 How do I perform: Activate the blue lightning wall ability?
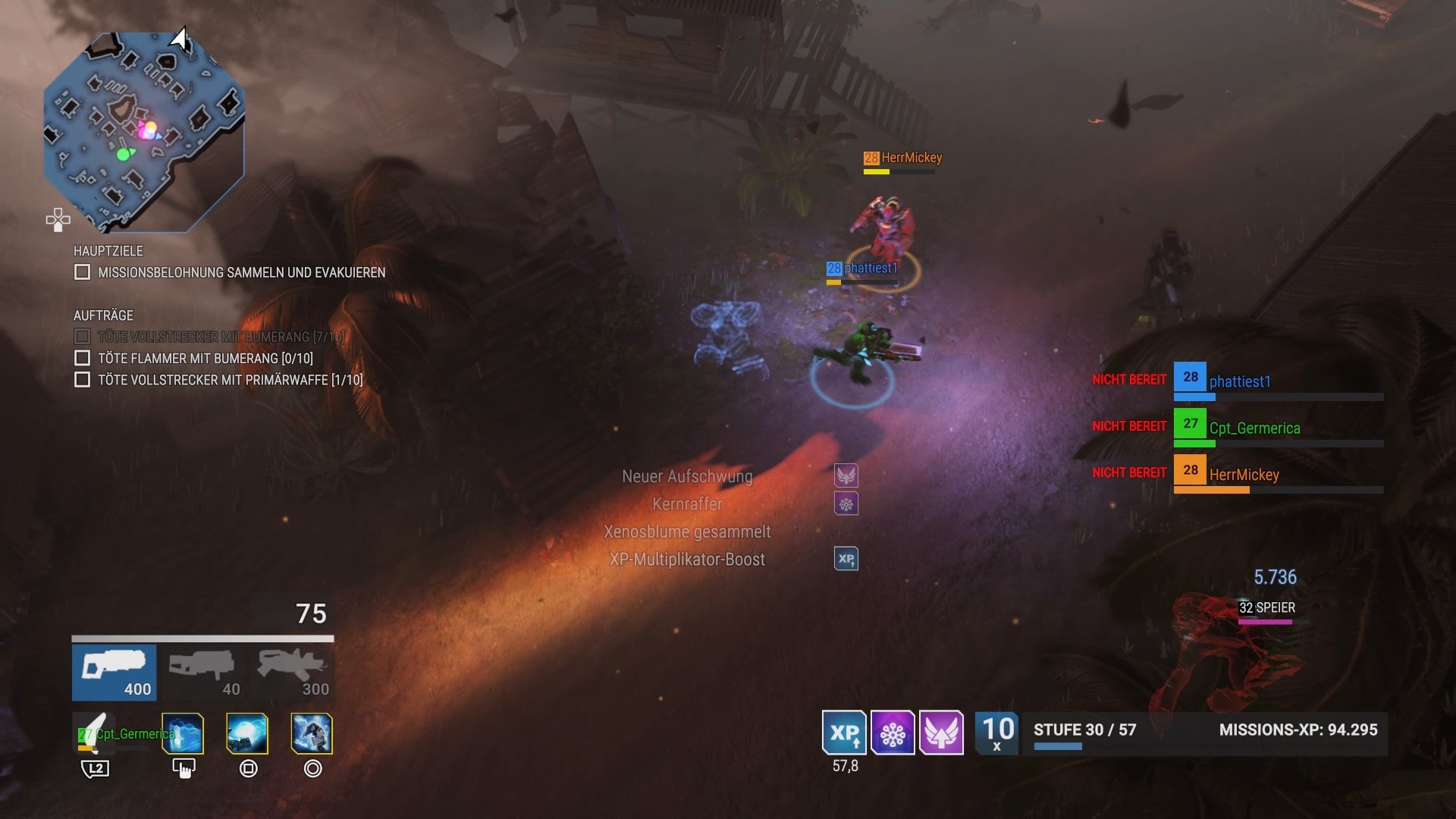pyautogui.click(x=183, y=733)
